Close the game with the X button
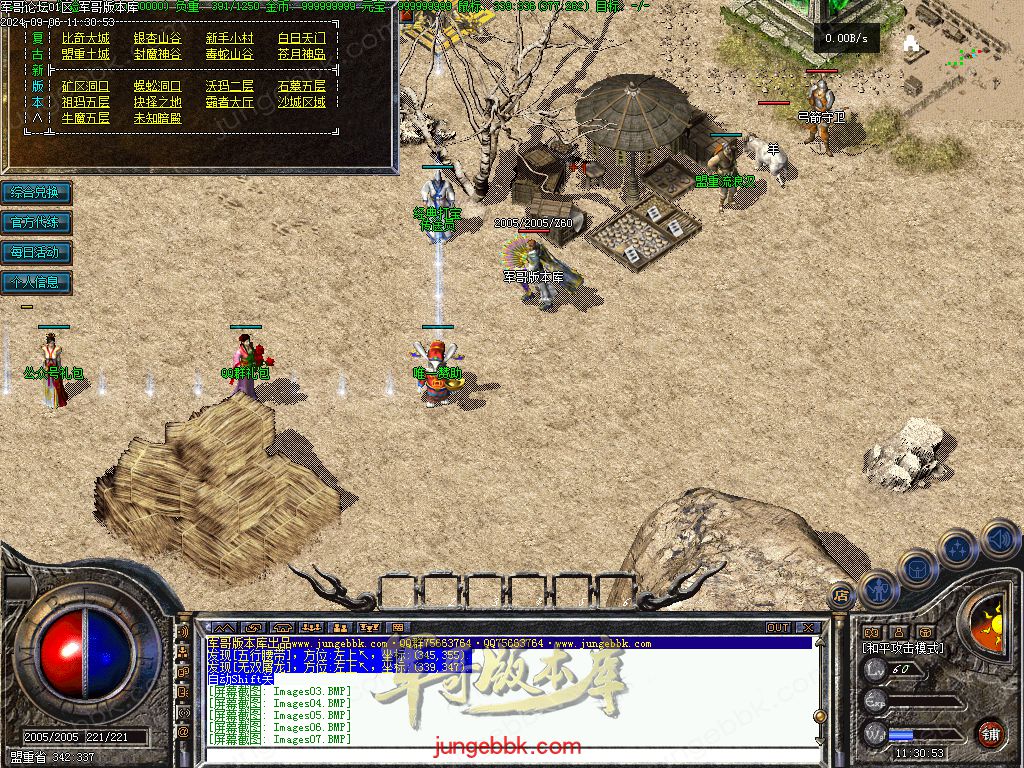 808,628
